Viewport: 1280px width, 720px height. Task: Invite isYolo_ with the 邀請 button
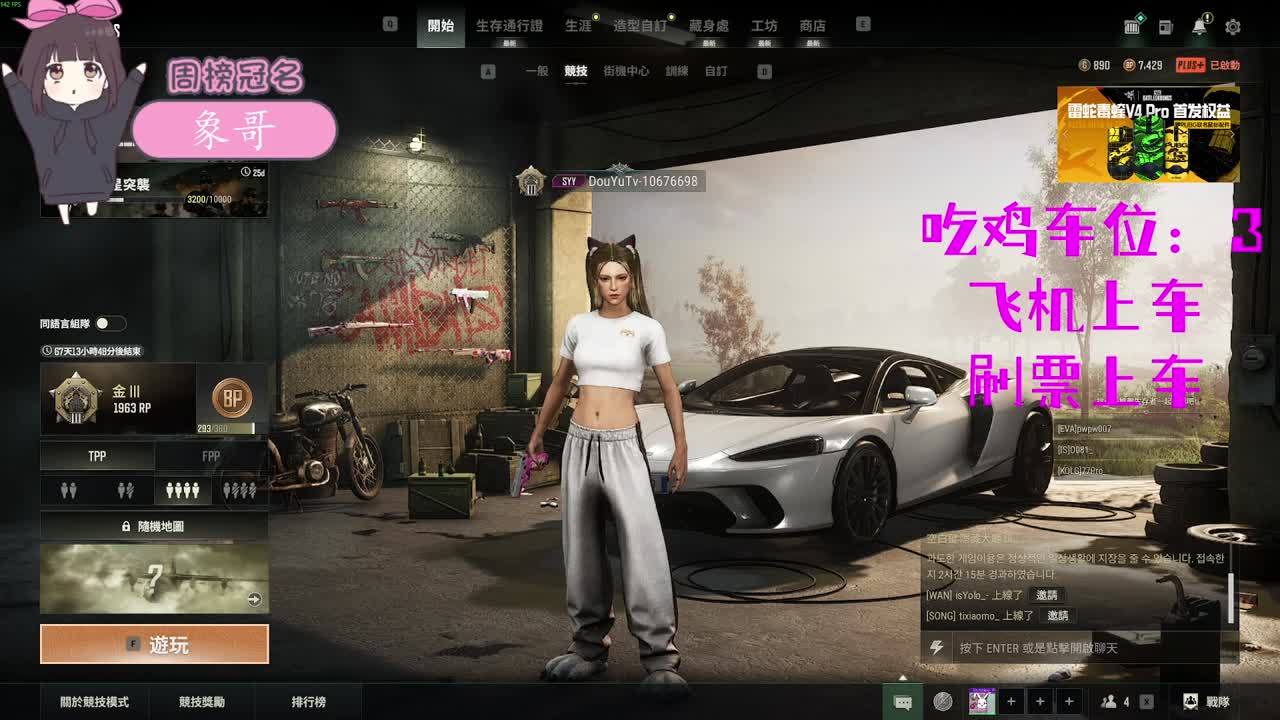[x=1046, y=595]
